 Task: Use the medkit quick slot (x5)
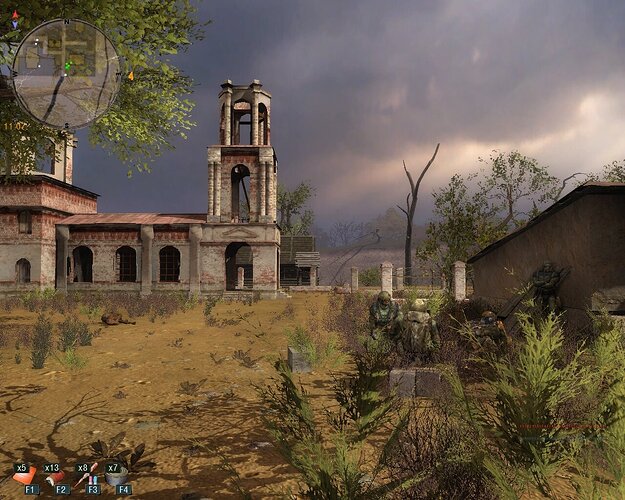tap(24, 475)
